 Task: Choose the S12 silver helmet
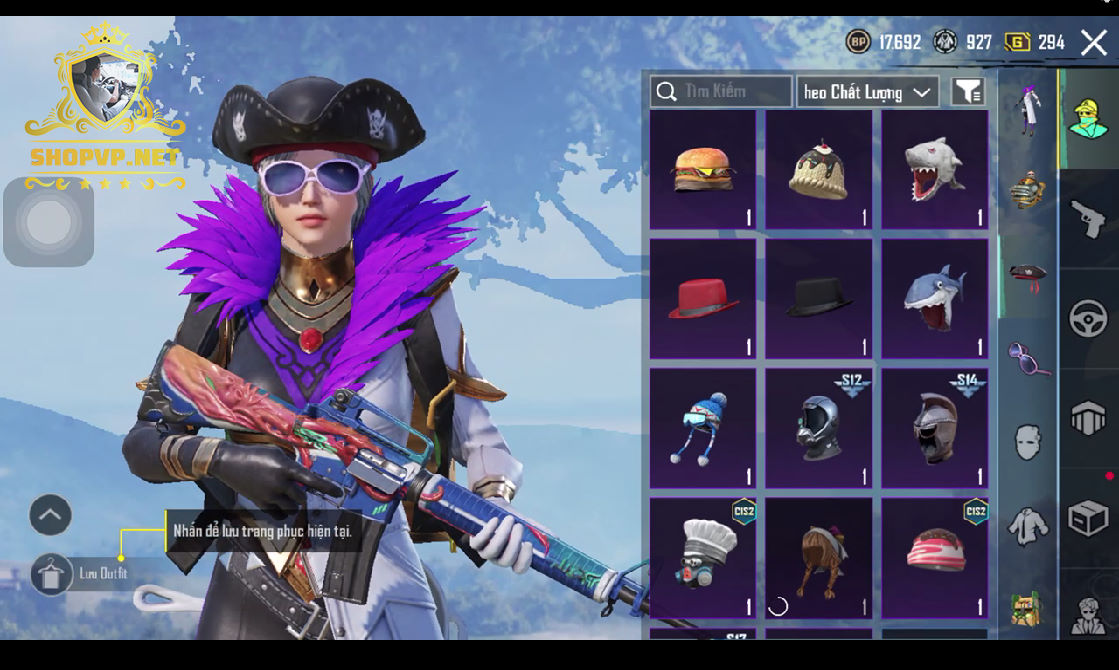pos(818,428)
